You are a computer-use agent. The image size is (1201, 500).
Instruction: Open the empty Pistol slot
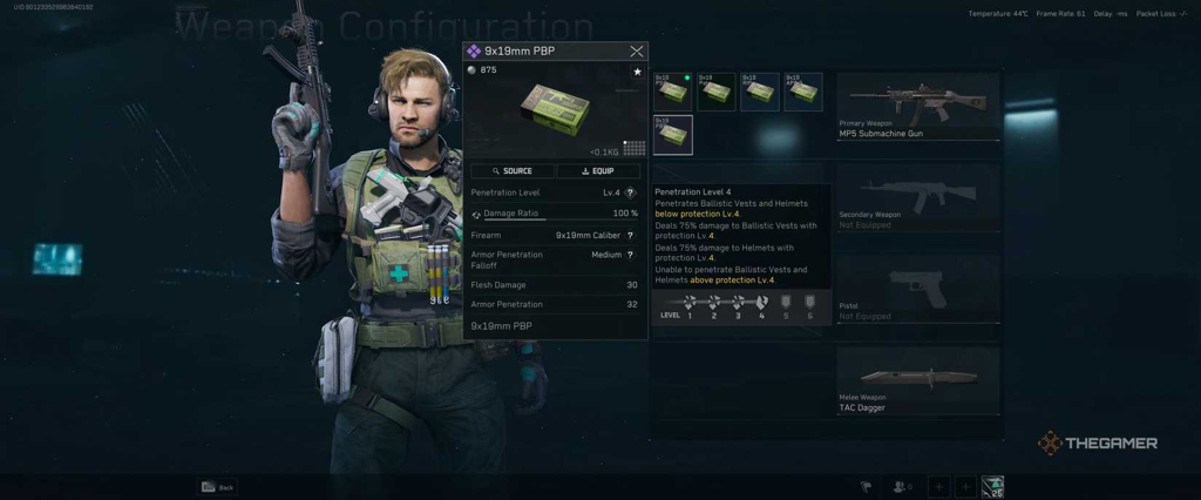(917, 288)
